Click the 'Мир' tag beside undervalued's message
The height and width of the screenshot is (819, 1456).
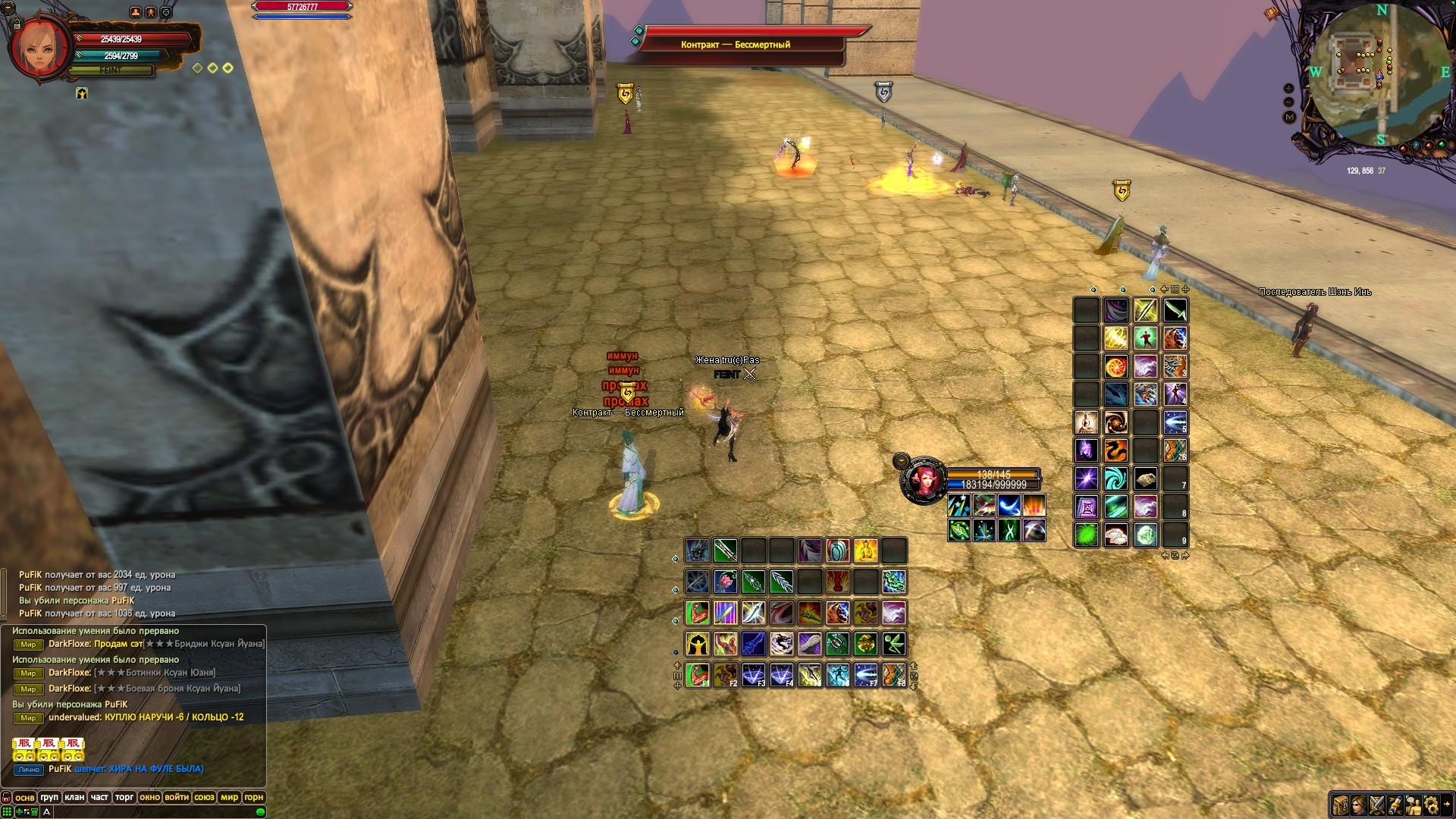[x=28, y=717]
